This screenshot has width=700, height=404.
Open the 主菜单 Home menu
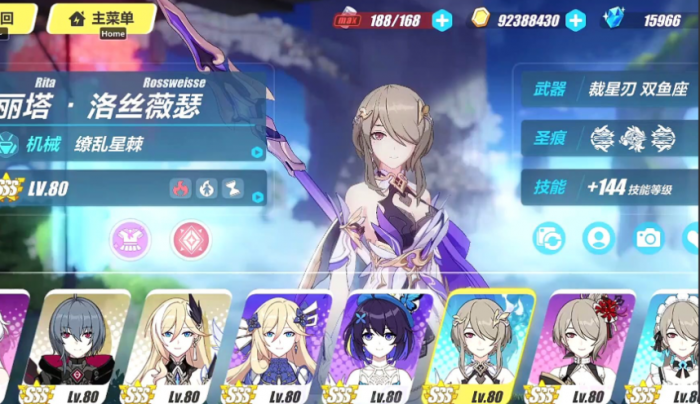101,18
